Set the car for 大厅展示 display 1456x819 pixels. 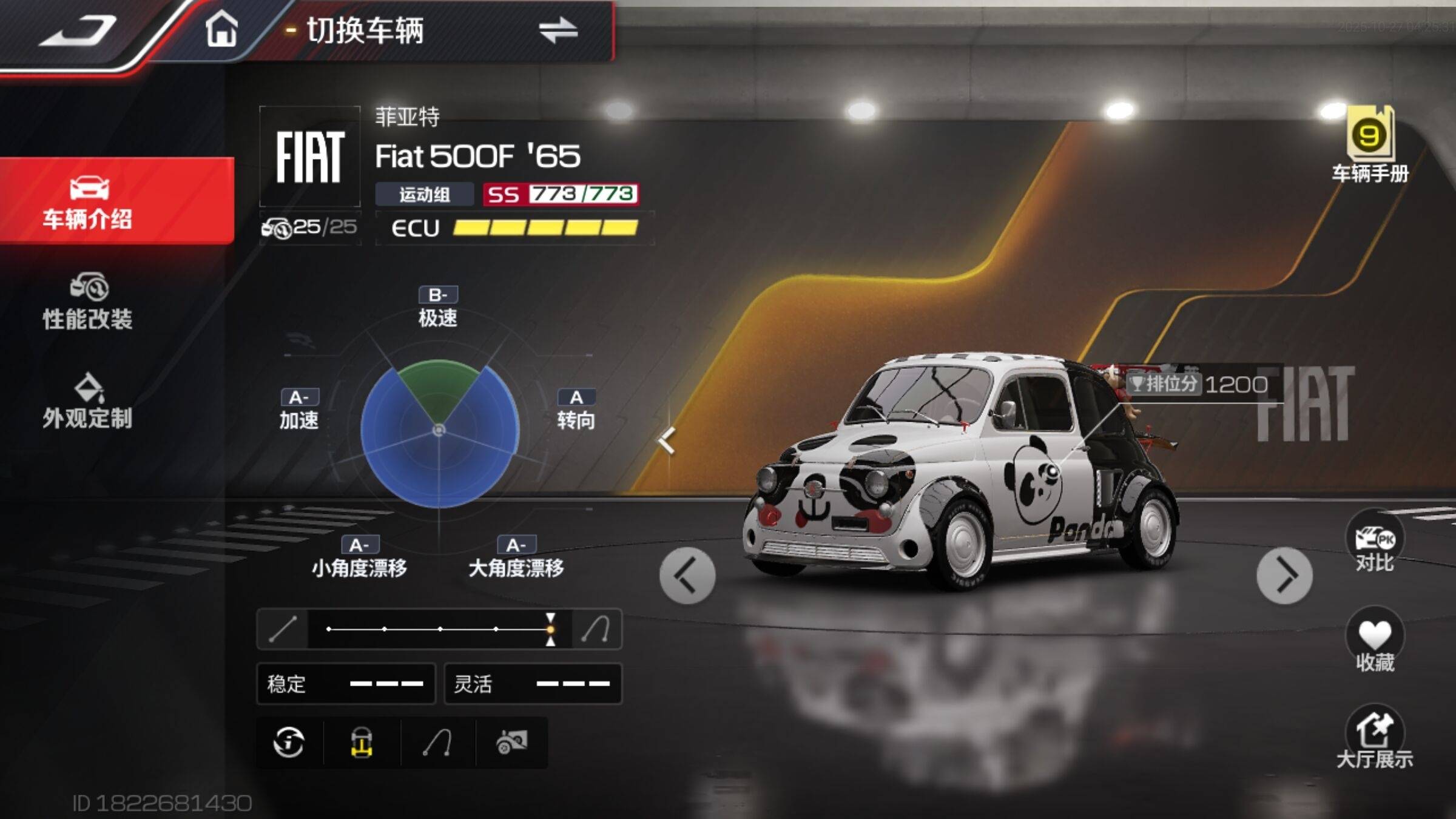tap(1374, 738)
